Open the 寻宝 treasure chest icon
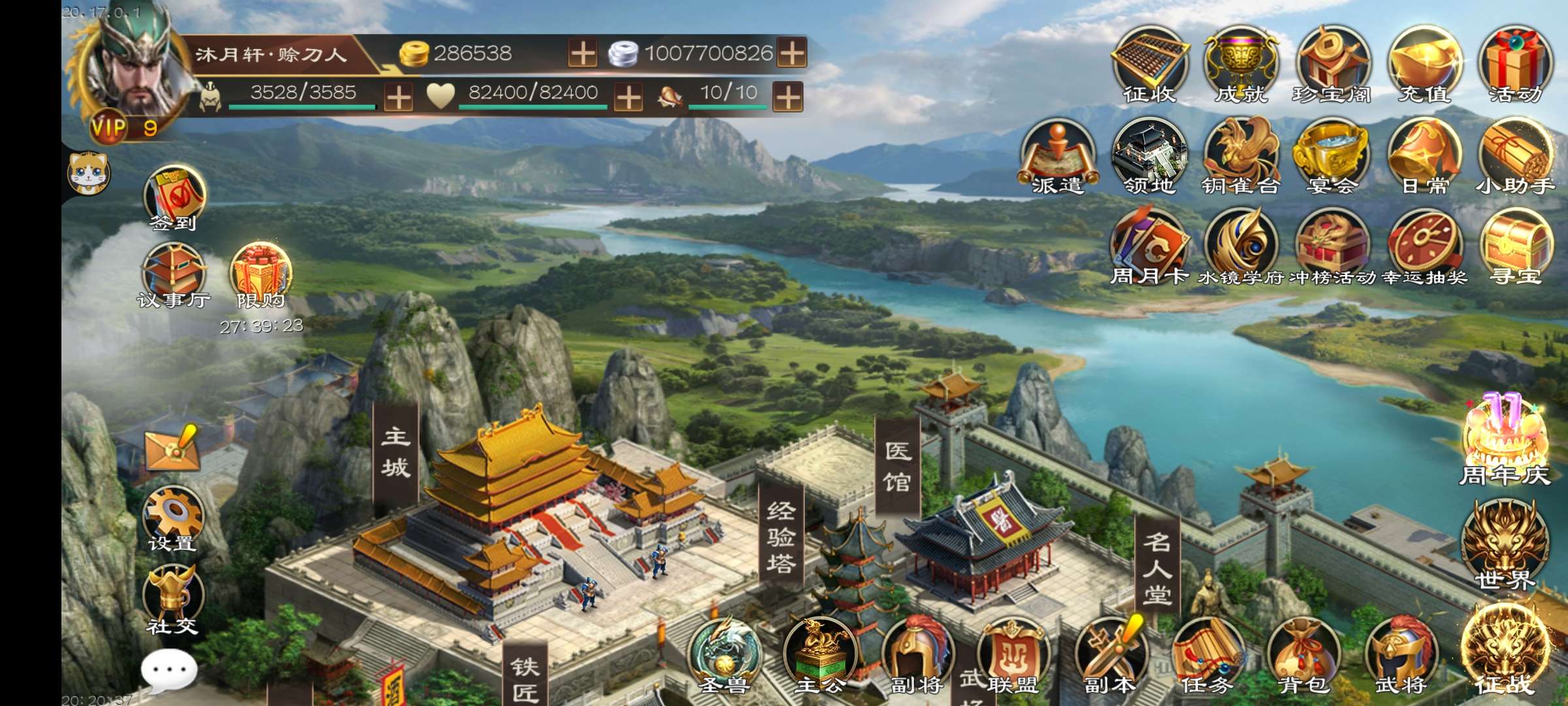Image resolution: width=1568 pixels, height=706 pixels. click(1516, 248)
